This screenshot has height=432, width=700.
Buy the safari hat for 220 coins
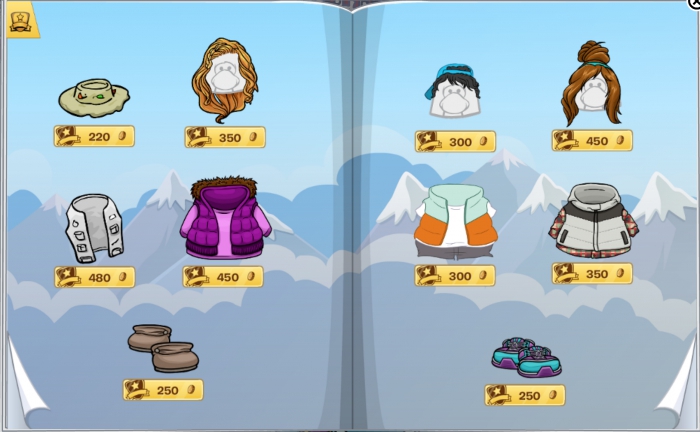click(94, 137)
